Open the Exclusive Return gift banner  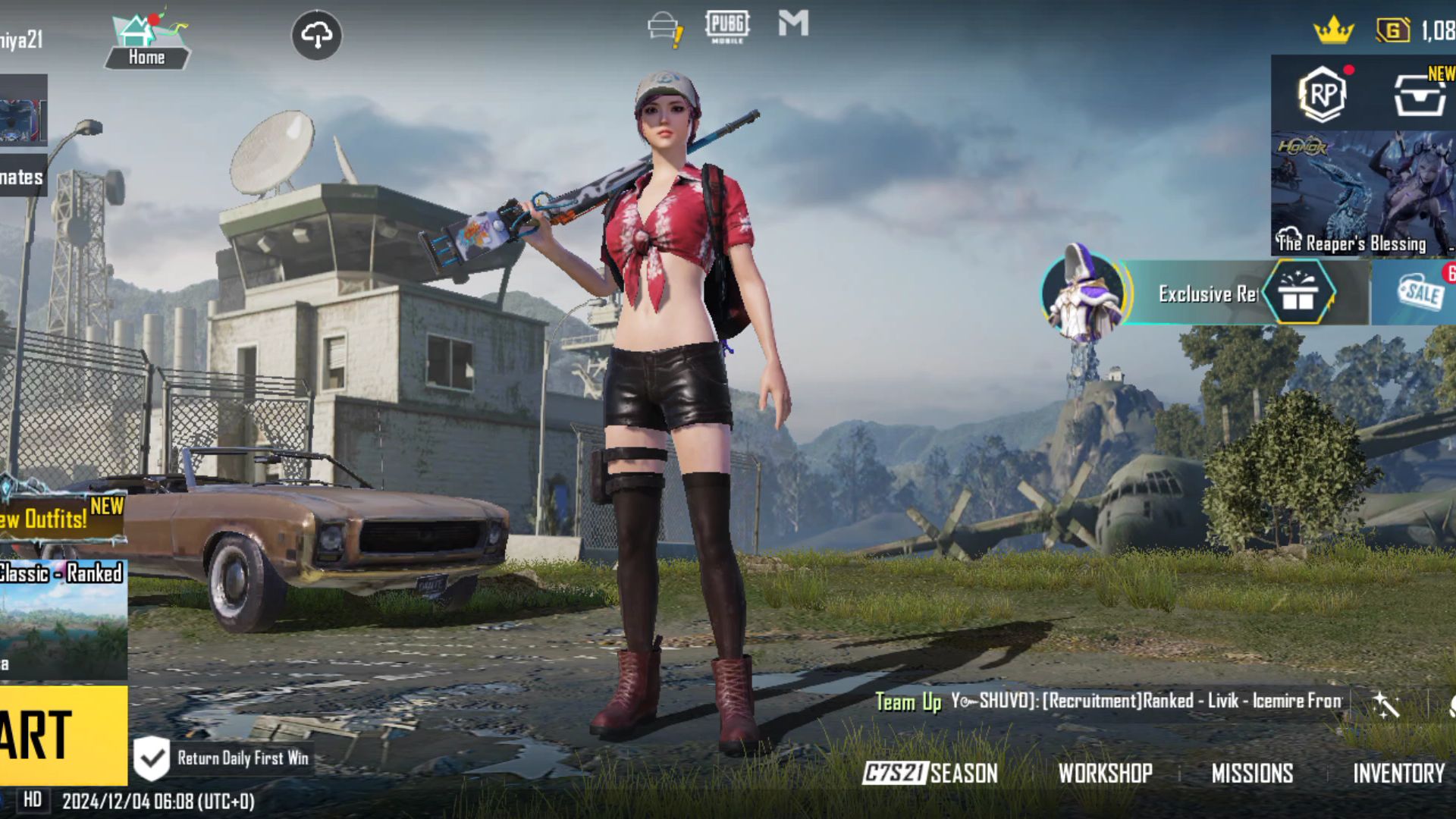(1206, 293)
